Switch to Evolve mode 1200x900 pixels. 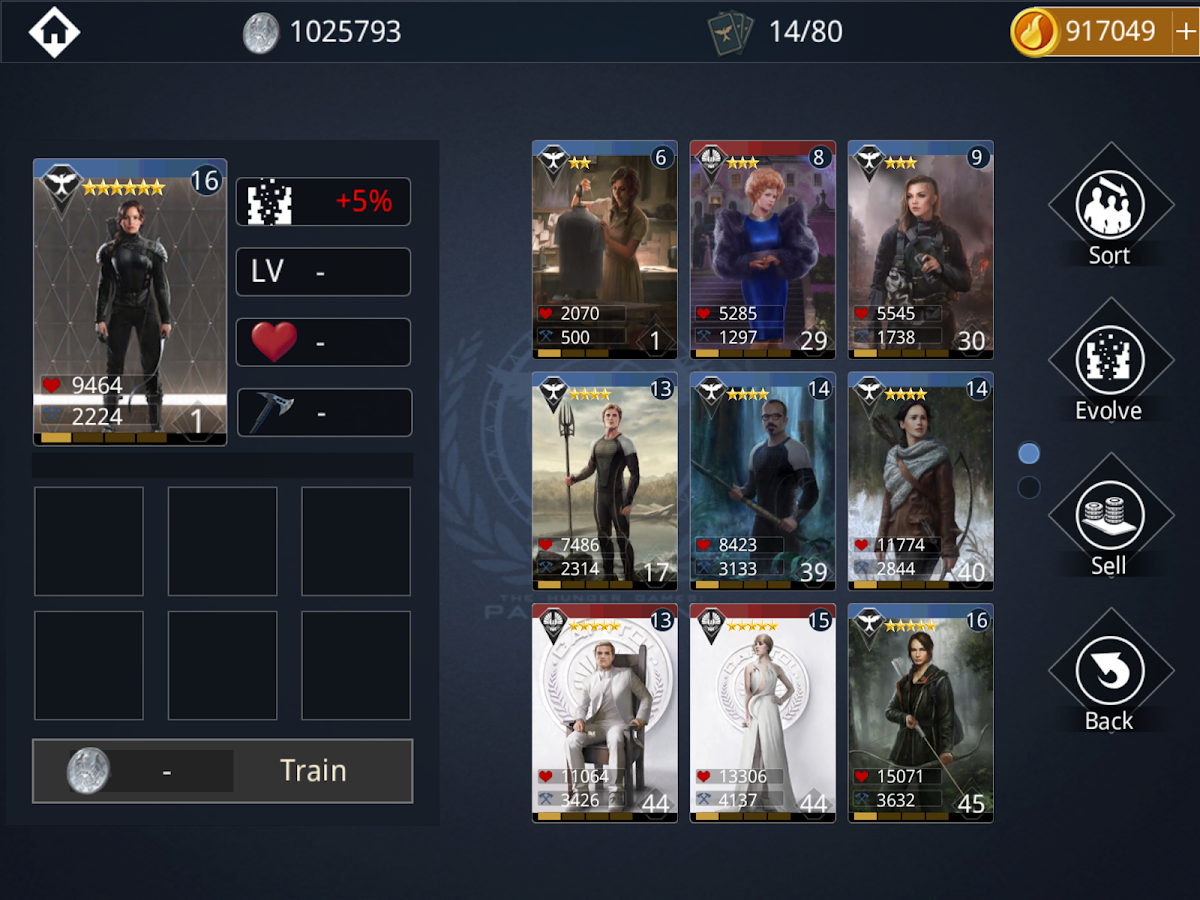(1109, 365)
